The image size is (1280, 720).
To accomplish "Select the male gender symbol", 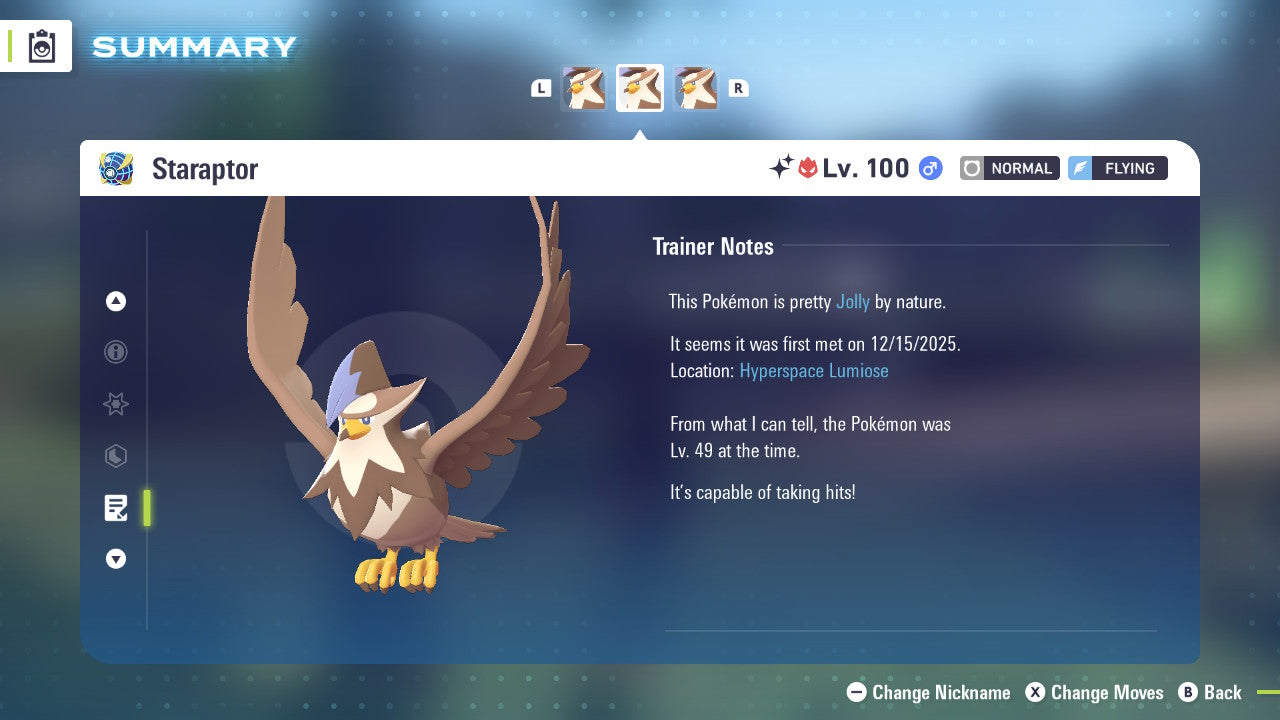I will point(929,168).
